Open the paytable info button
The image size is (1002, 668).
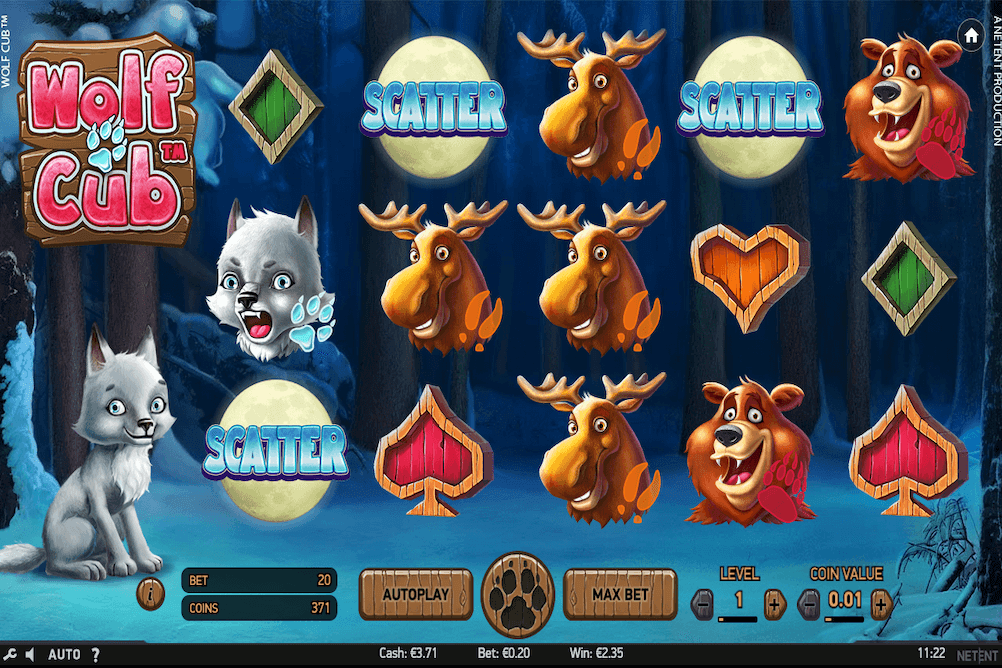point(150,594)
